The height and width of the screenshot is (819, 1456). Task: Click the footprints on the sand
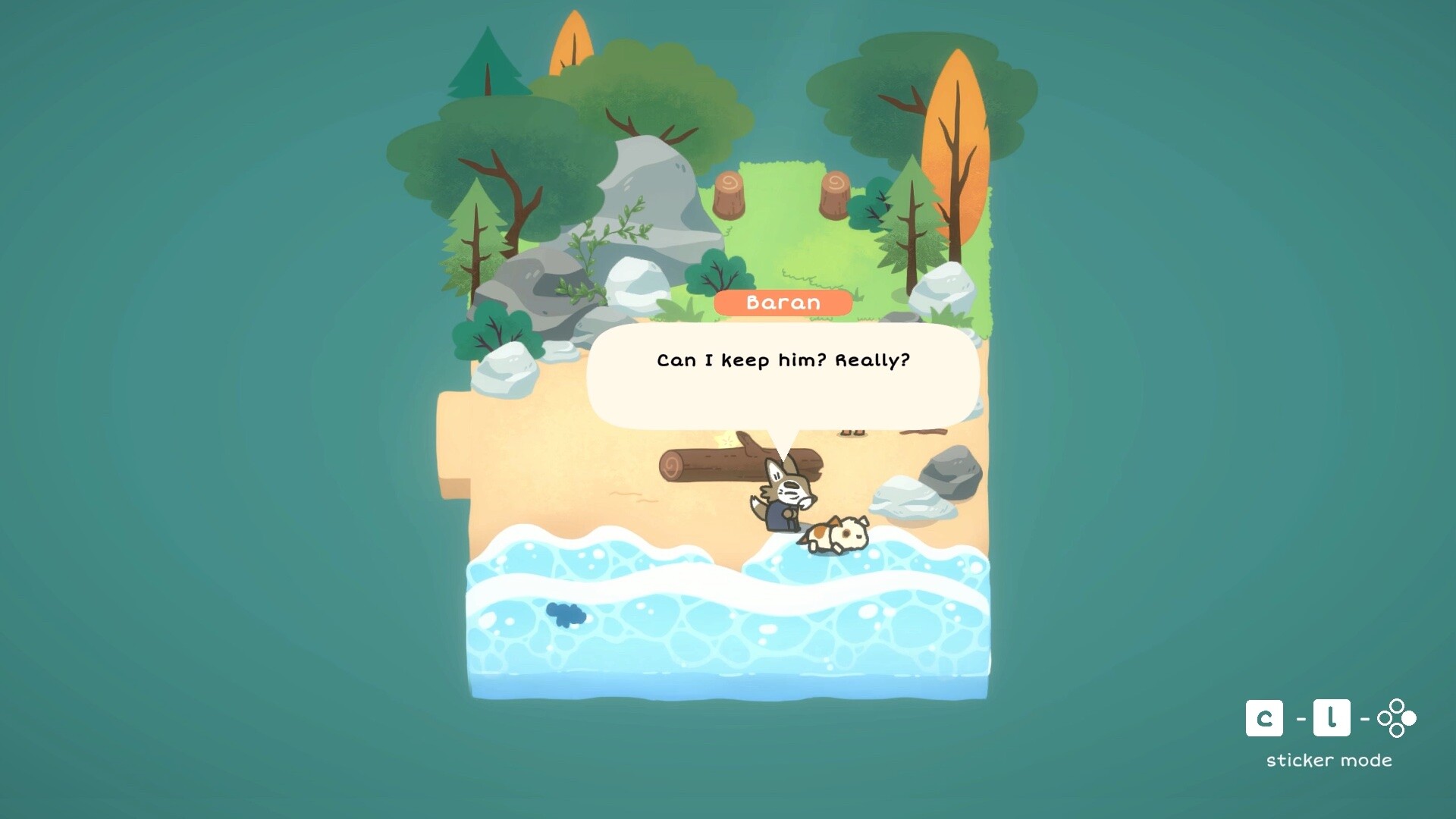(x=855, y=432)
